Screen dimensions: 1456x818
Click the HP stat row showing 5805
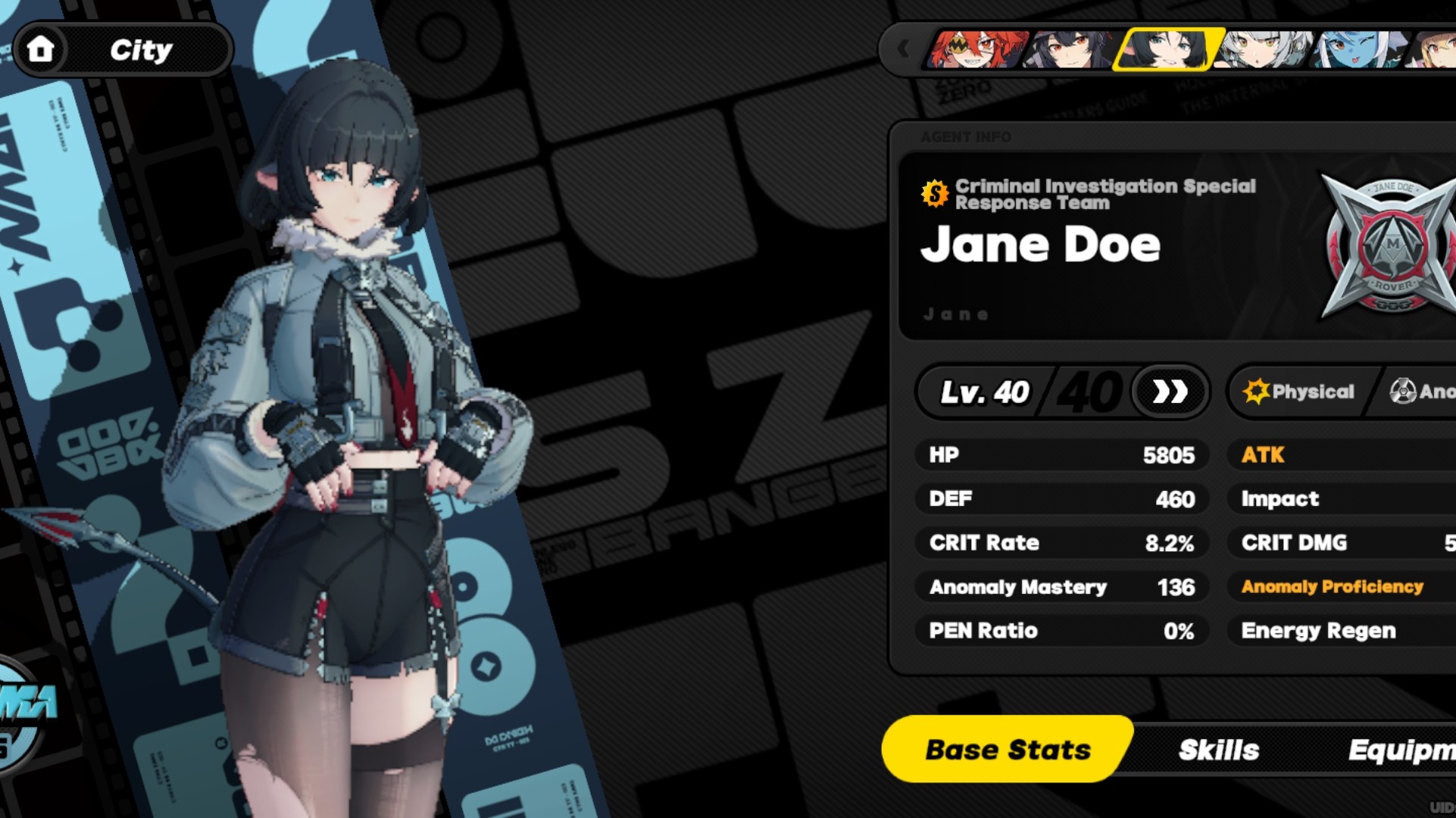(1061, 454)
